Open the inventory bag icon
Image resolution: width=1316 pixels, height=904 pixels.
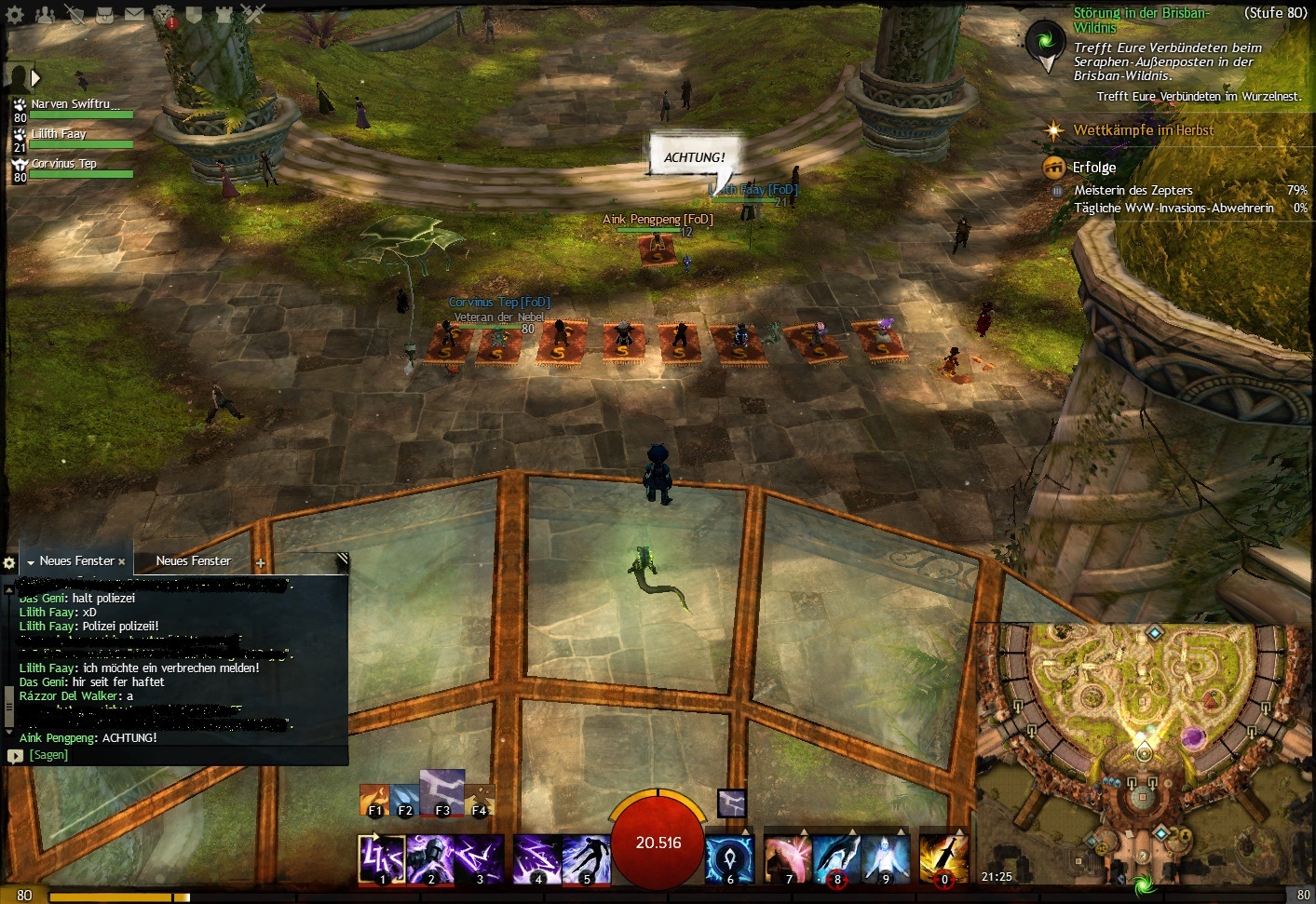105,14
